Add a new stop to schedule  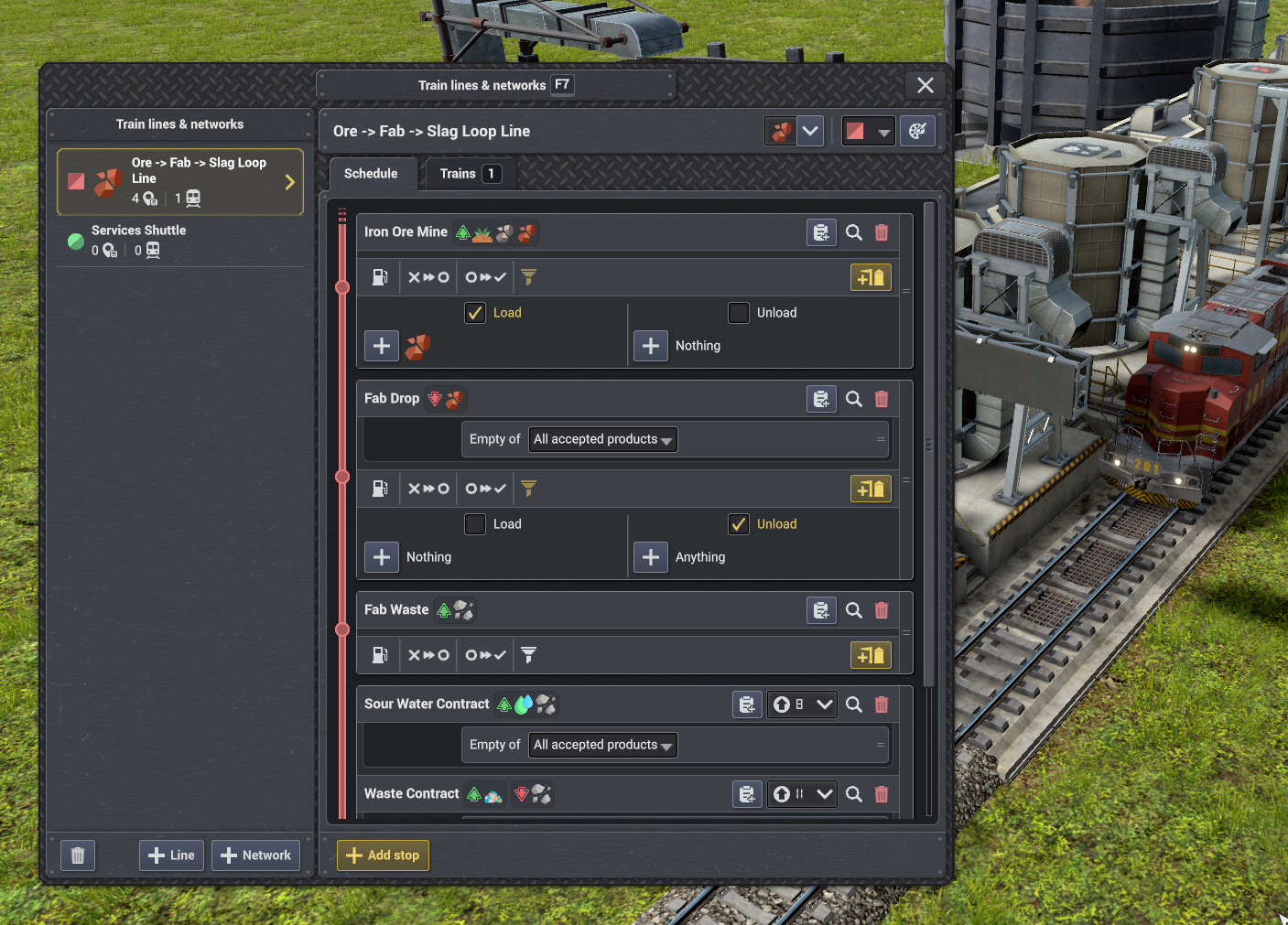coord(383,855)
